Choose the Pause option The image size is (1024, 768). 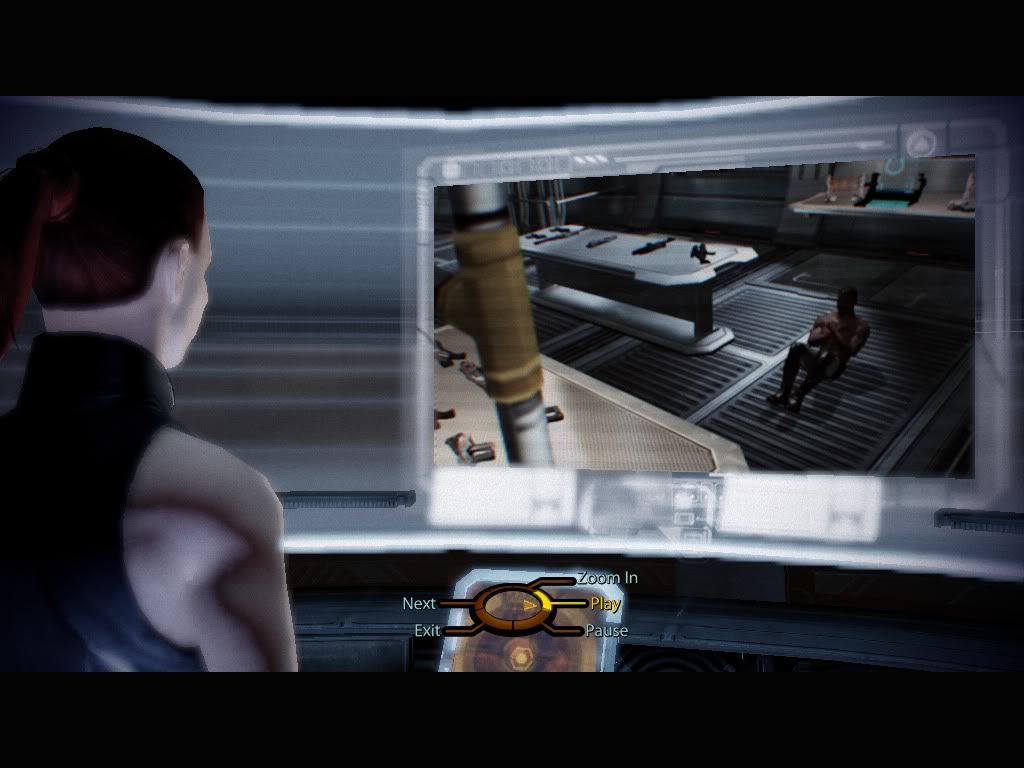pyautogui.click(x=606, y=631)
